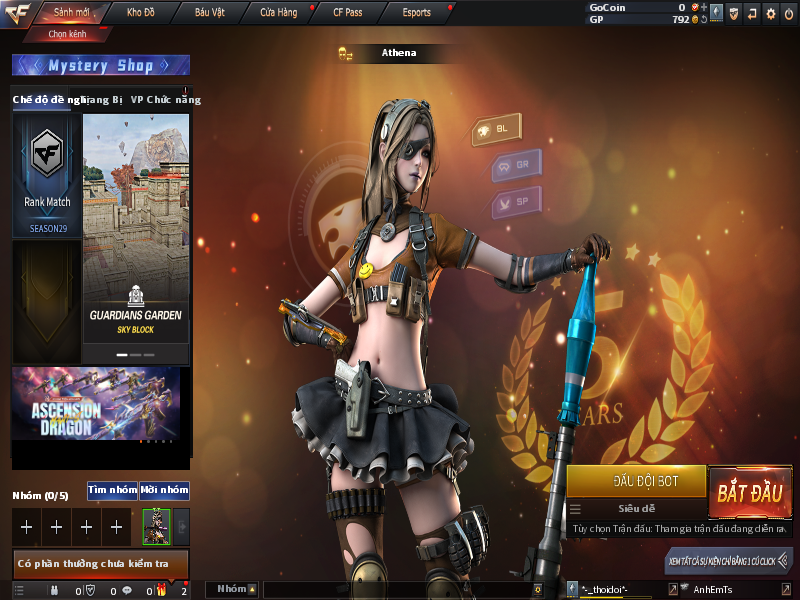
Task: Click the power exit icon
Action: tap(789, 13)
